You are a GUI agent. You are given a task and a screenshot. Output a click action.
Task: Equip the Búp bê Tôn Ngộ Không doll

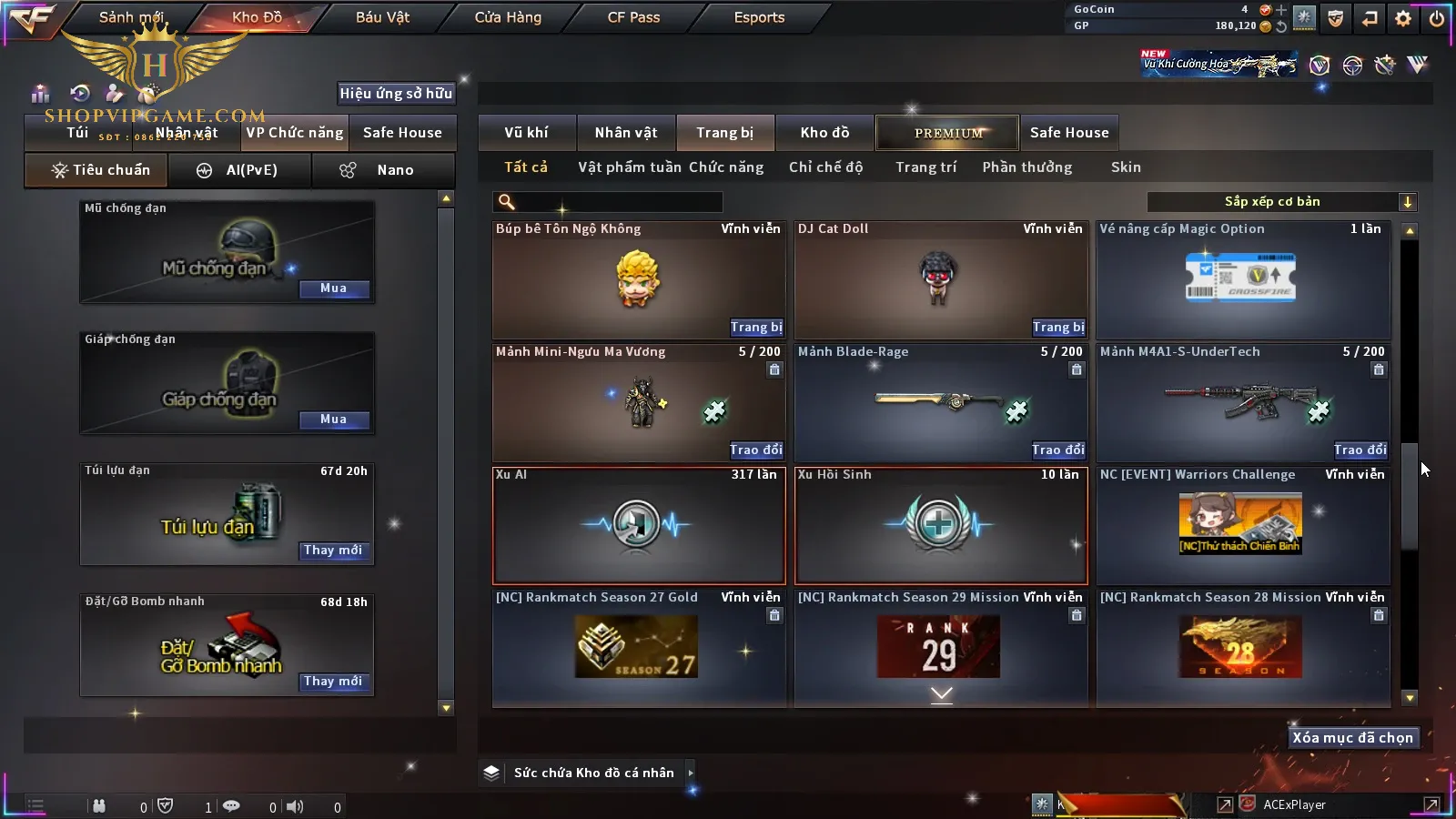(755, 327)
